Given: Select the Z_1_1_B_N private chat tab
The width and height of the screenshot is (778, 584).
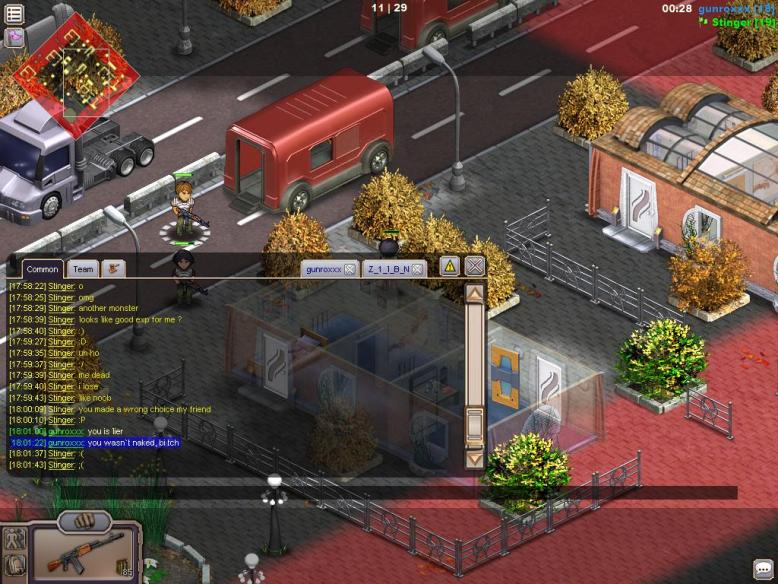Looking at the screenshot, I should coord(388,269).
